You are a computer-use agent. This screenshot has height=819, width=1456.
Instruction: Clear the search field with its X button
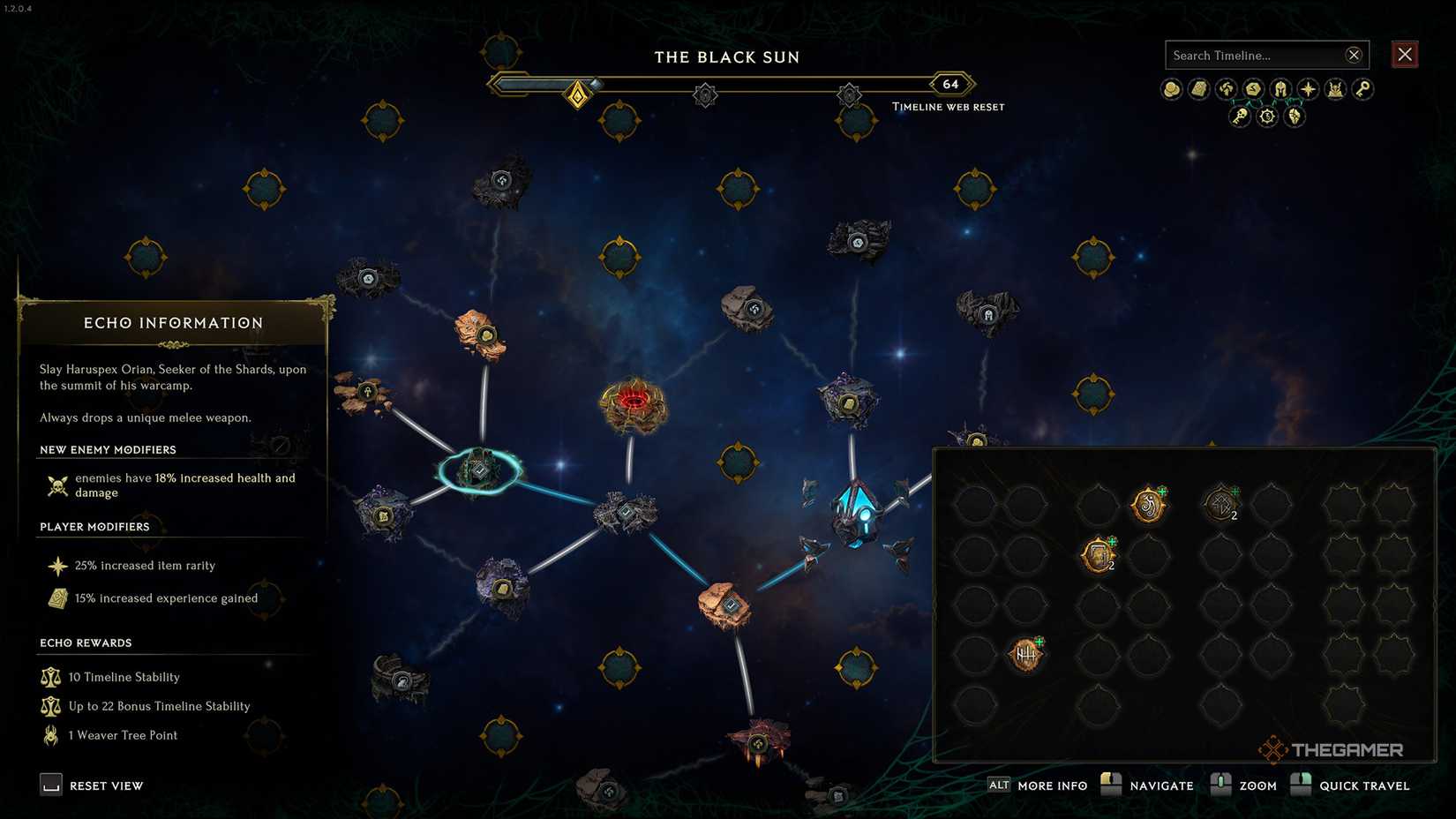(x=1354, y=54)
